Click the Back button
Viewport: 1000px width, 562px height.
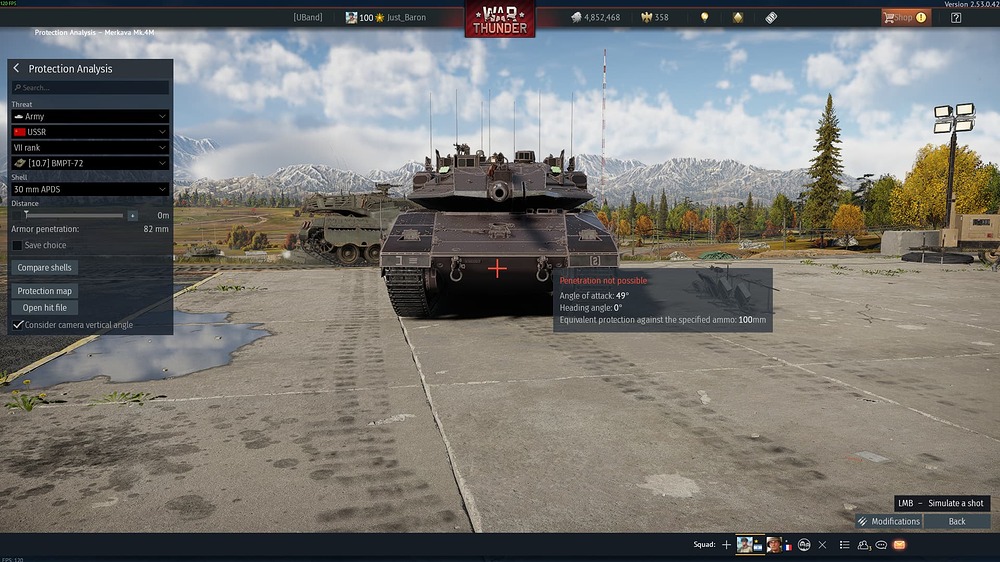(957, 521)
